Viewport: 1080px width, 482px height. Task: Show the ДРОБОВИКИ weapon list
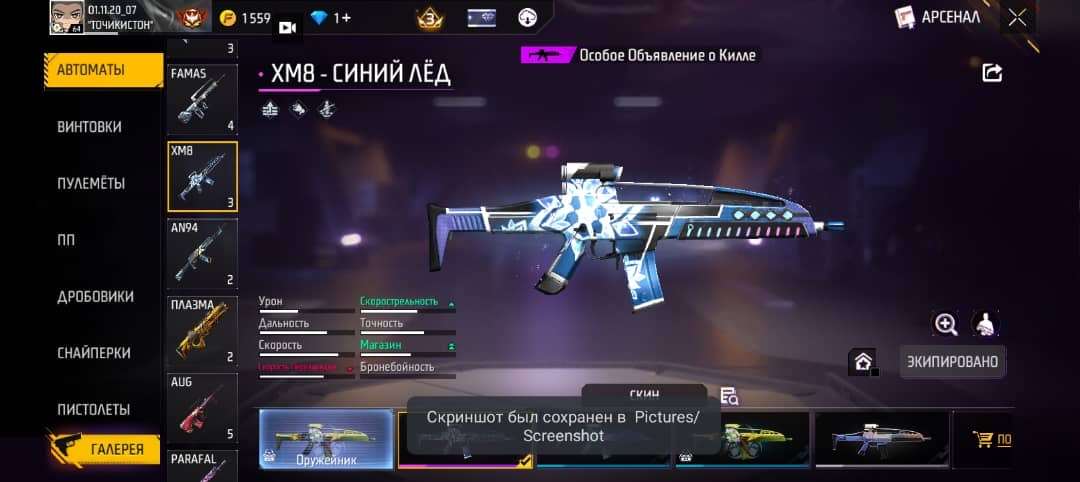click(x=95, y=297)
